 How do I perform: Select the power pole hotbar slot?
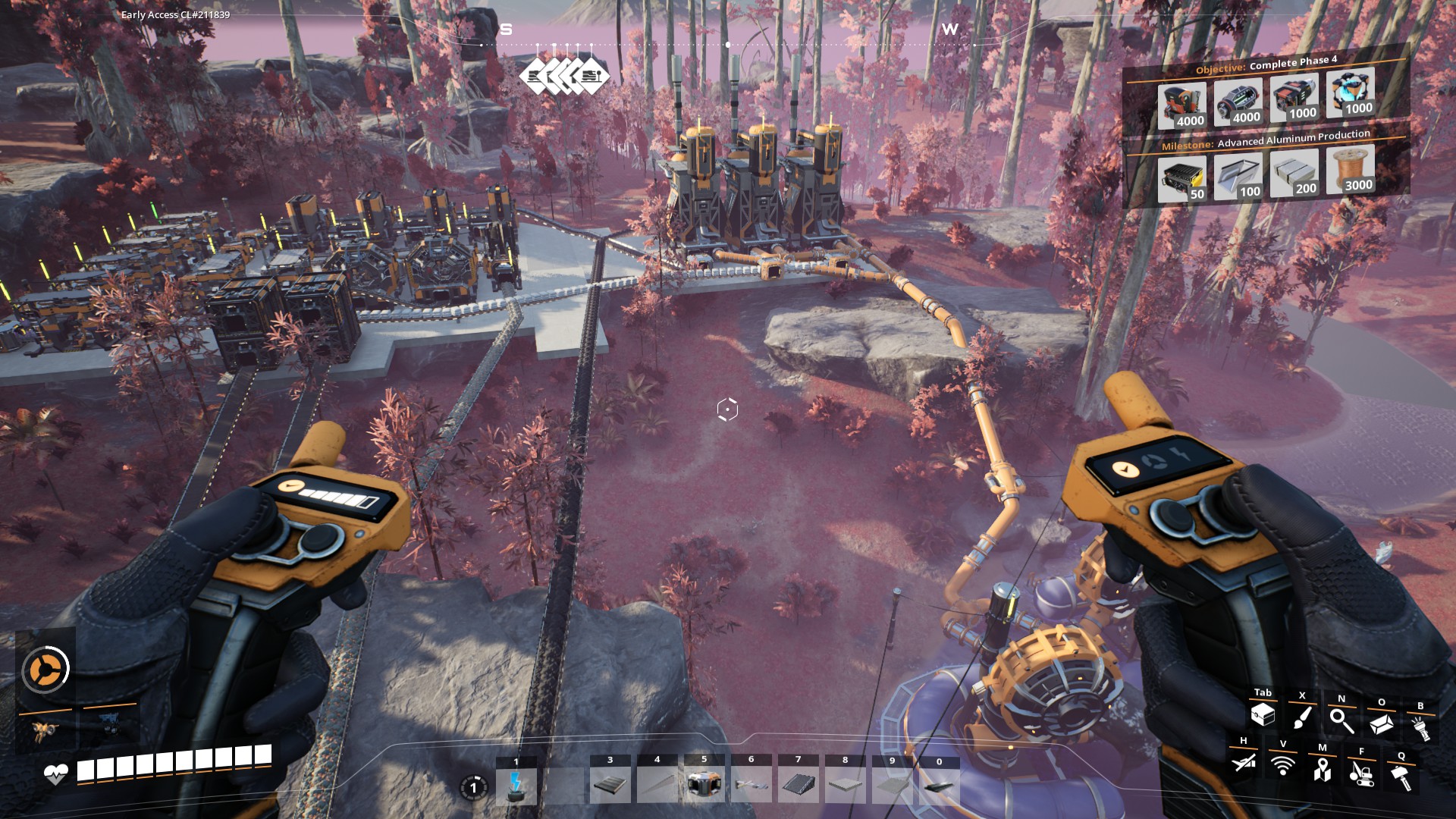516,785
